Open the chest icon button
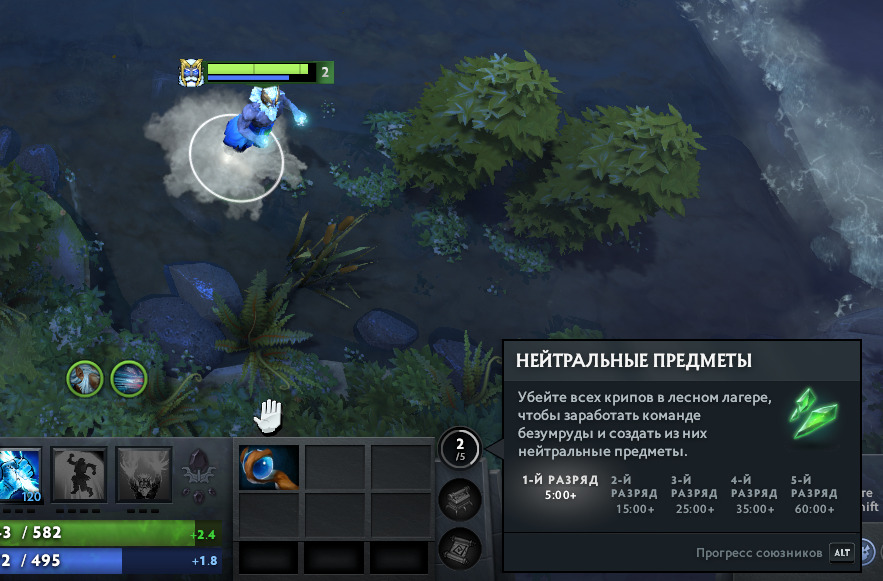Screen dimensions: 883x581 460,499
